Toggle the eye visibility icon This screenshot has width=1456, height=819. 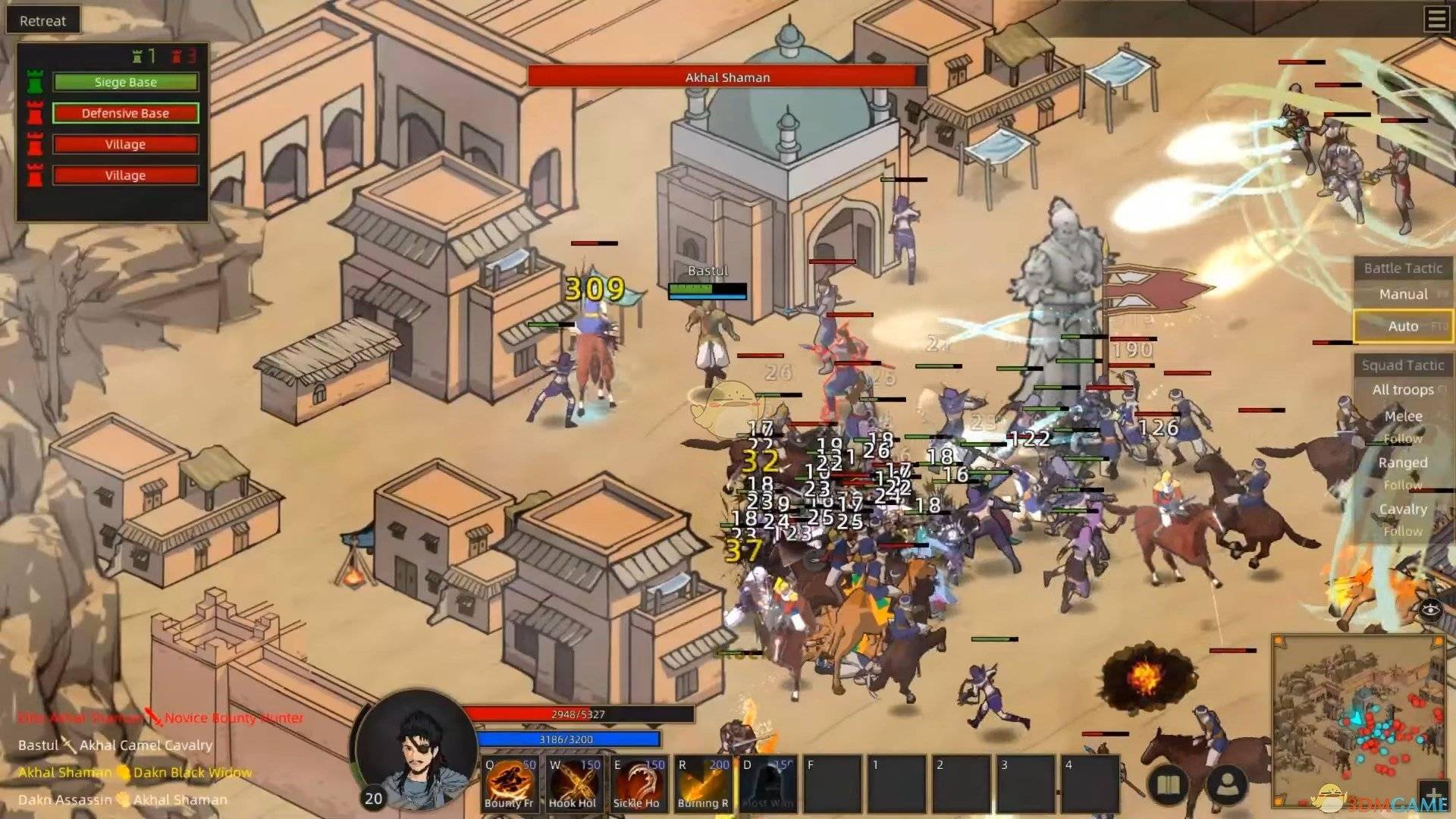(1430, 609)
